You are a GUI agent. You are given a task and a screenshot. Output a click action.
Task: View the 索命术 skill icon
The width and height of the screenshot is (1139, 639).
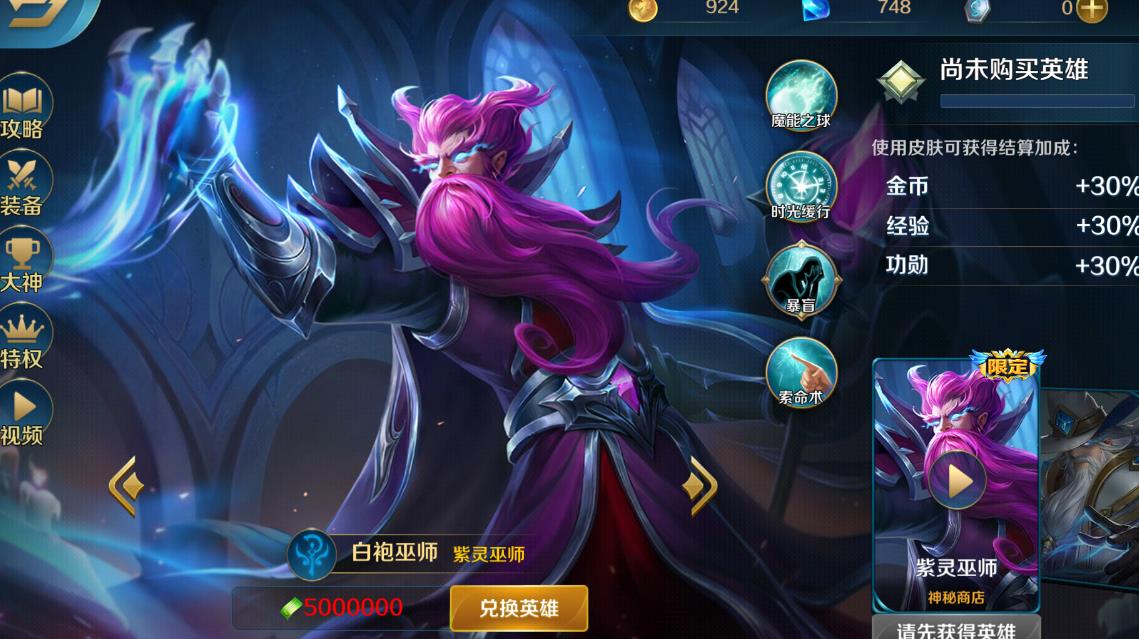point(800,371)
